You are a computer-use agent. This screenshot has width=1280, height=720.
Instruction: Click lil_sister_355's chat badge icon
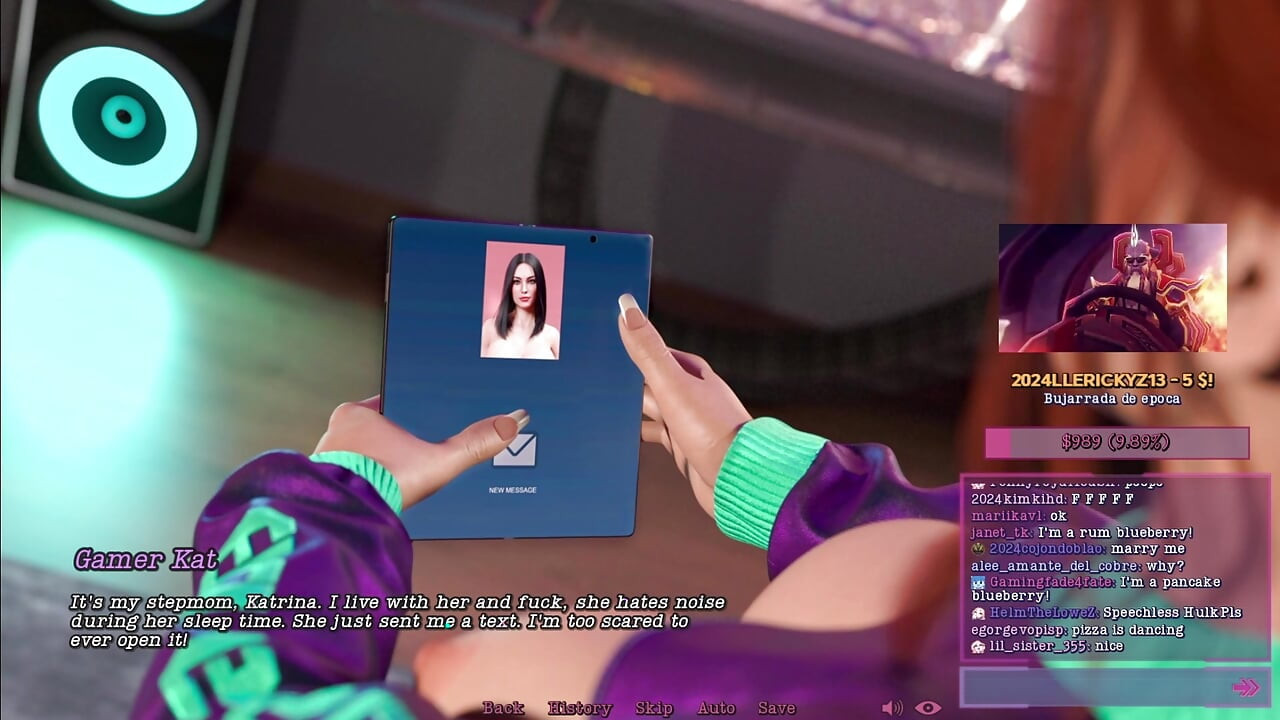coord(977,645)
